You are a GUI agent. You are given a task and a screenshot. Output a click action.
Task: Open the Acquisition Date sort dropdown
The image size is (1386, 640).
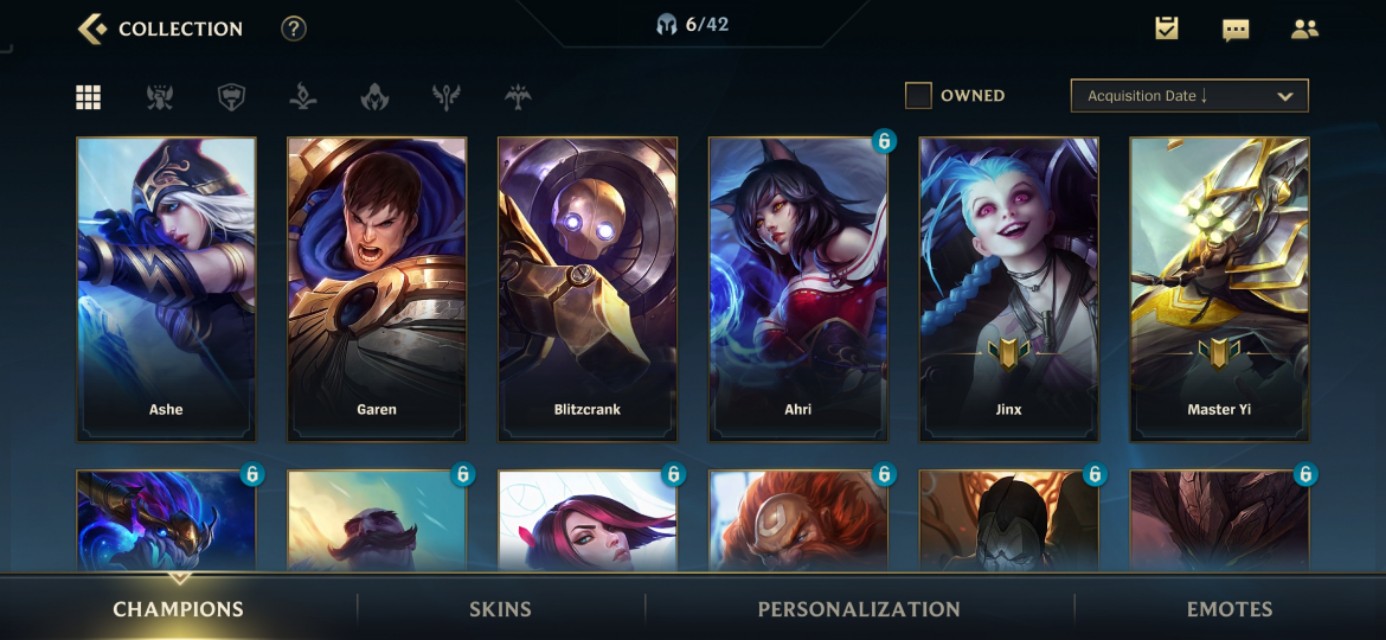1189,96
